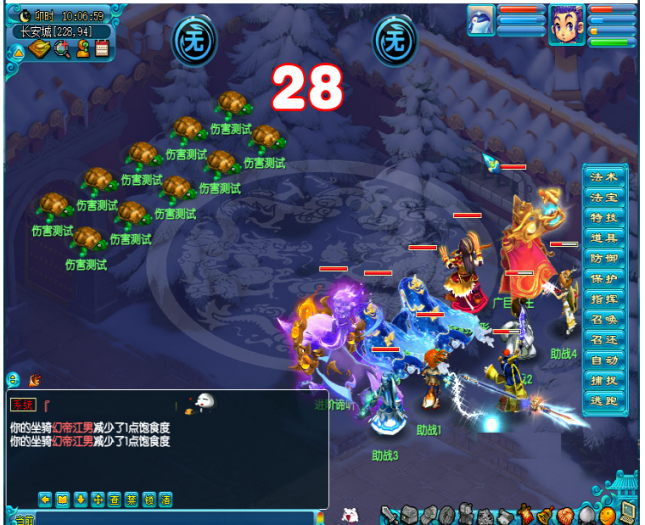Screen dimensions: 645x525
Task: Choose the 捕捉 capture command
Action: click(x=604, y=380)
